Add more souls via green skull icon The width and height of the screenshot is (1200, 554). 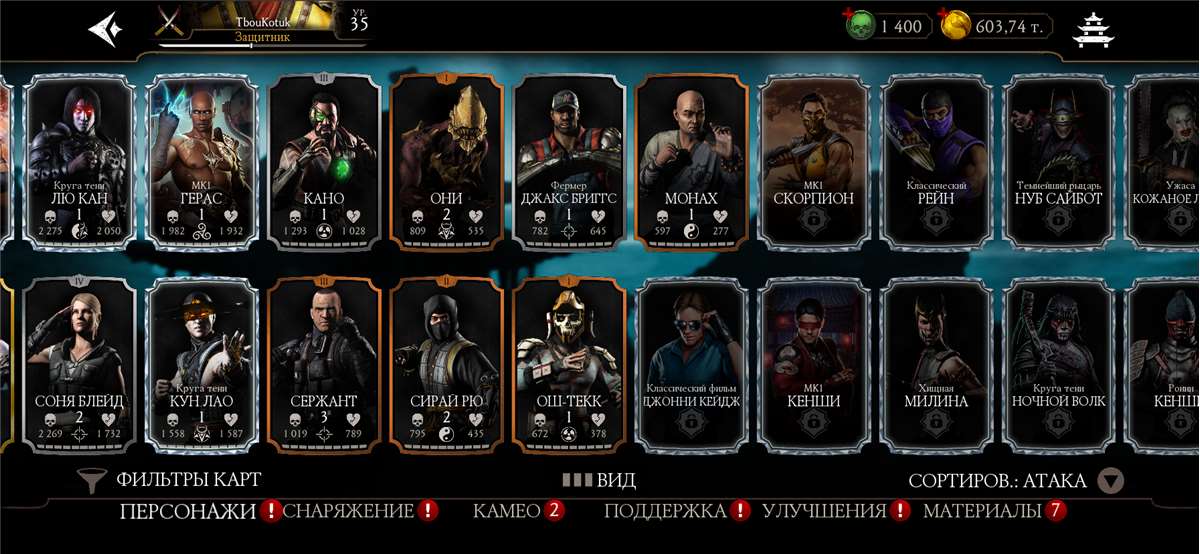(x=859, y=26)
